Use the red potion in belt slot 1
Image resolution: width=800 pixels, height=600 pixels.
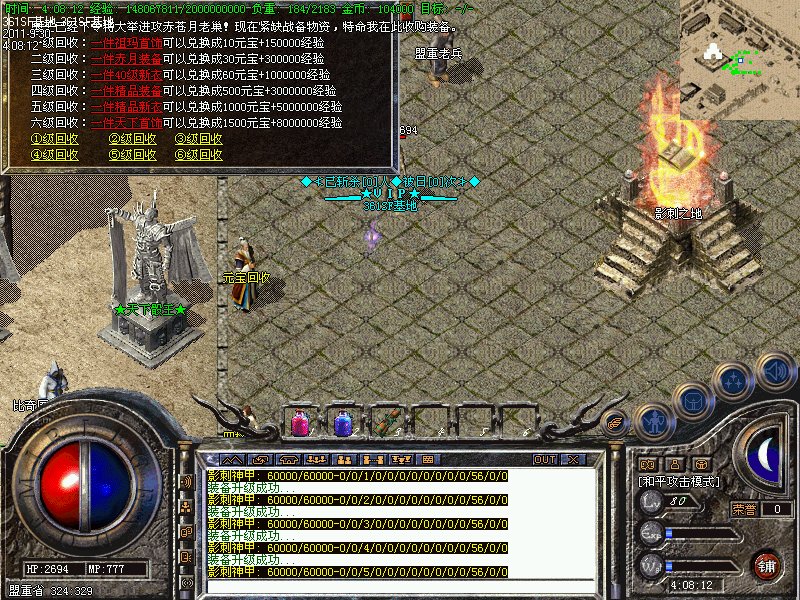point(299,423)
